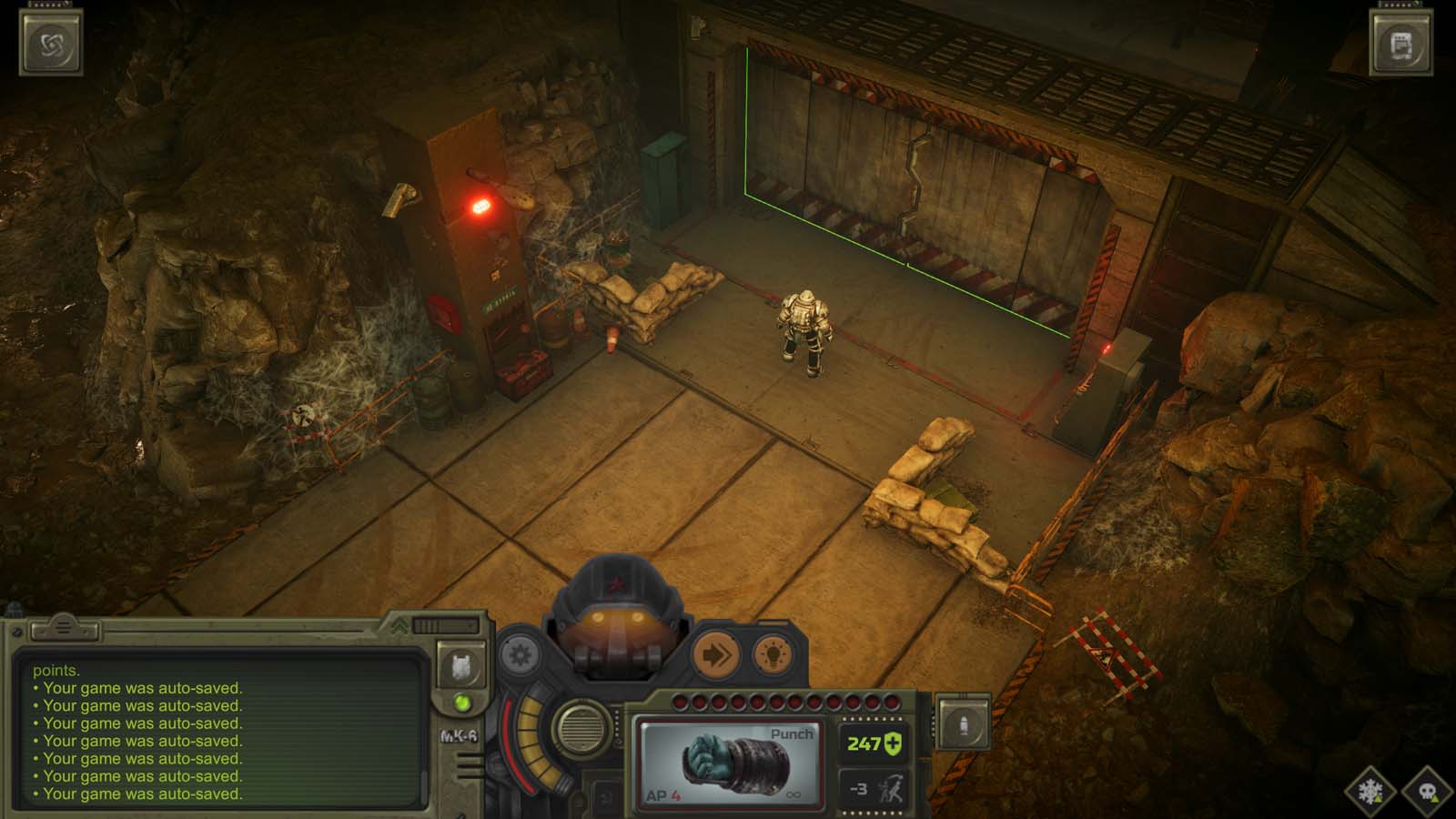Open the hamburger menu on the log panel
The height and width of the screenshot is (819, 1456).
62,628
